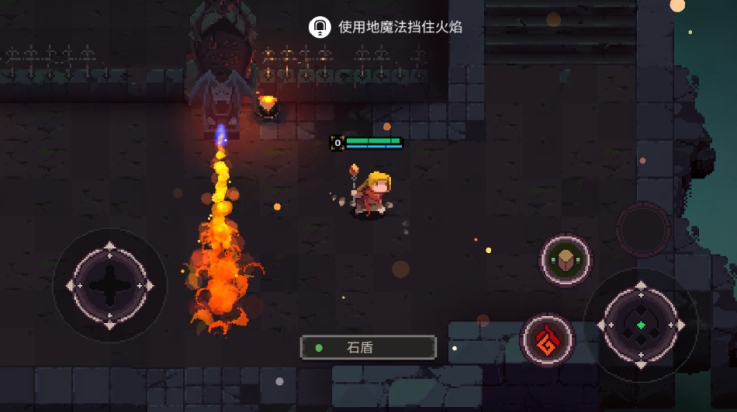The width and height of the screenshot is (737, 412).
Task: Select the 石盾 spell label bar
Action: pyautogui.click(x=368, y=347)
